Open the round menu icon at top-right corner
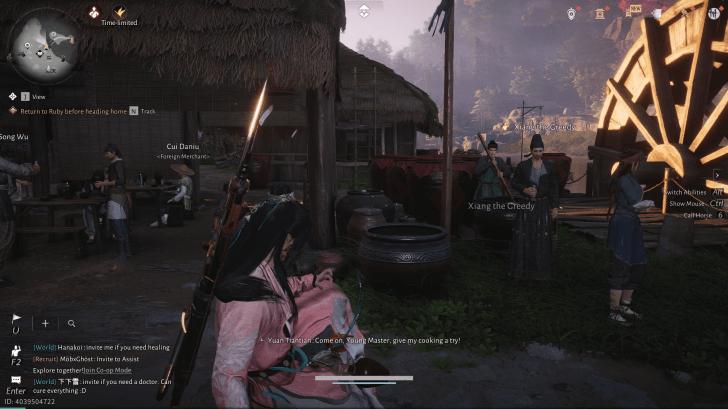 714,13
